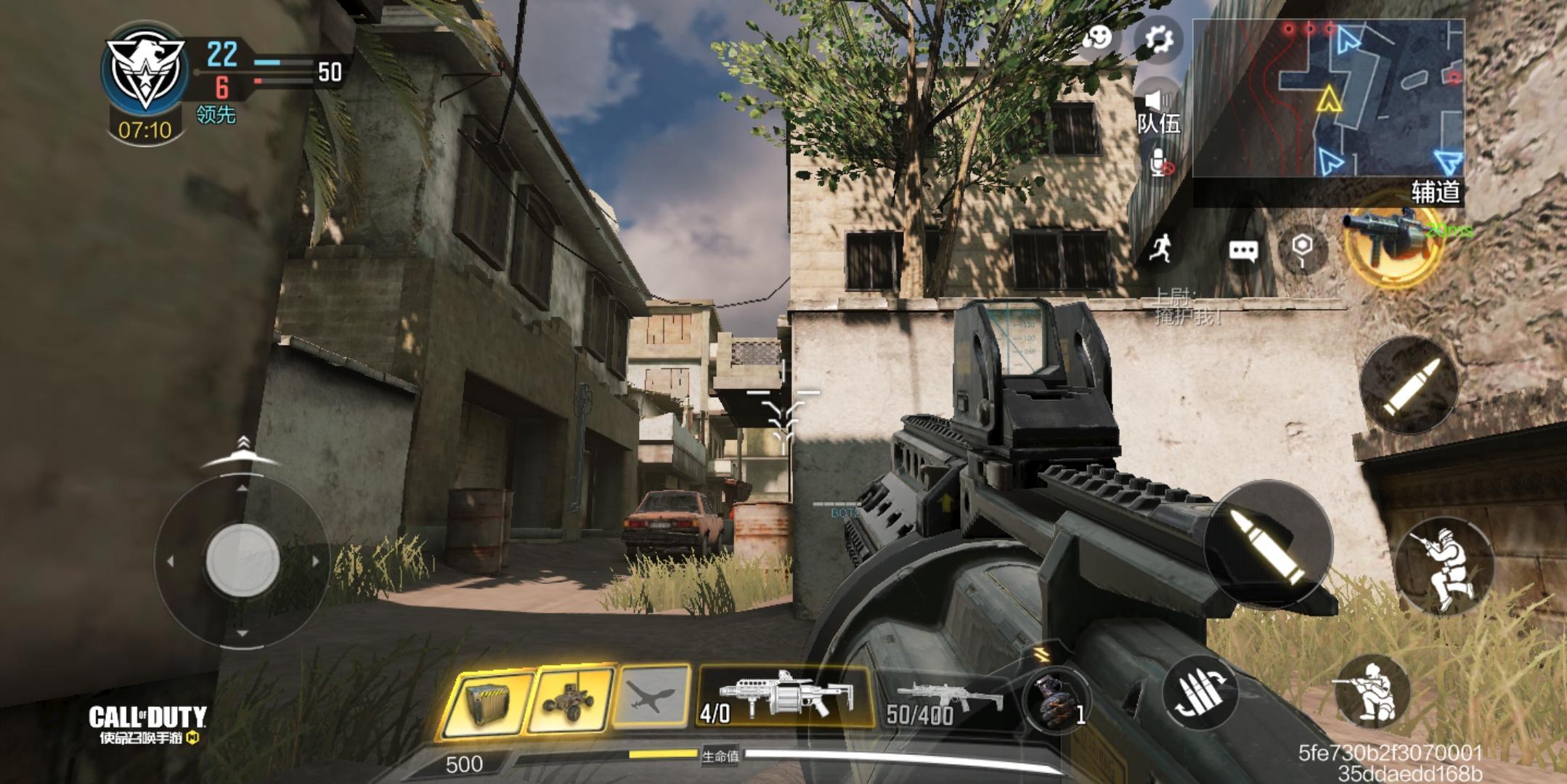Switch to the 50/400 assault rifle
The width and height of the screenshot is (1567, 784).
coord(944,701)
